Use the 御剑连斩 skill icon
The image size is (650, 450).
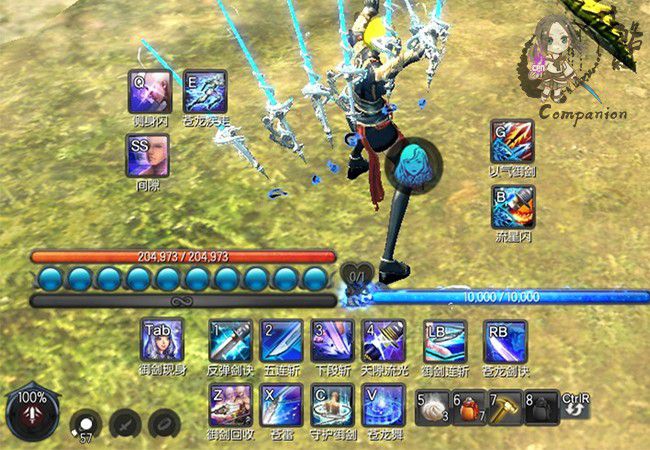coord(444,342)
